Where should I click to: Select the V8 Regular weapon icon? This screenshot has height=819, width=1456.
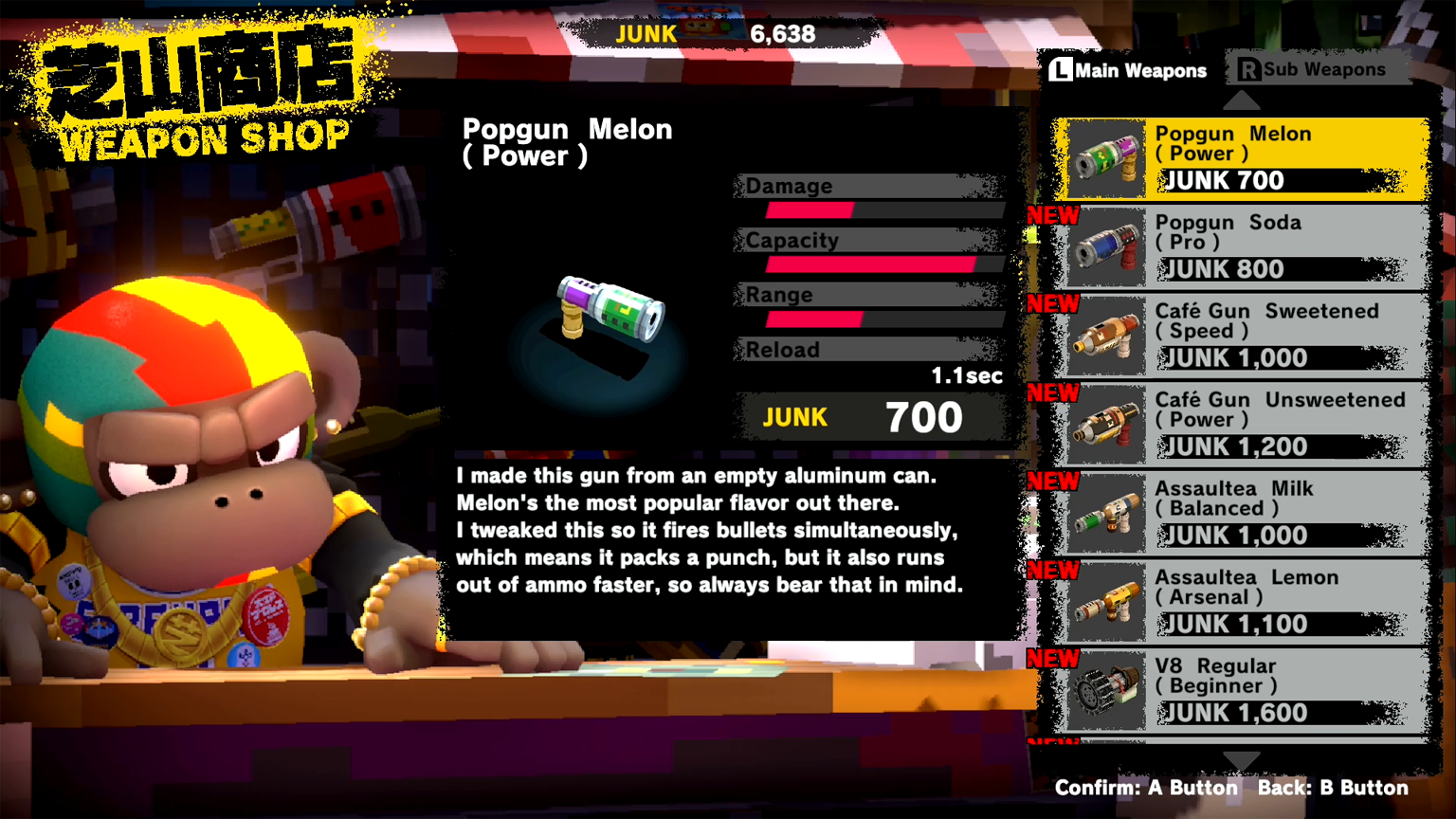coord(1105,688)
